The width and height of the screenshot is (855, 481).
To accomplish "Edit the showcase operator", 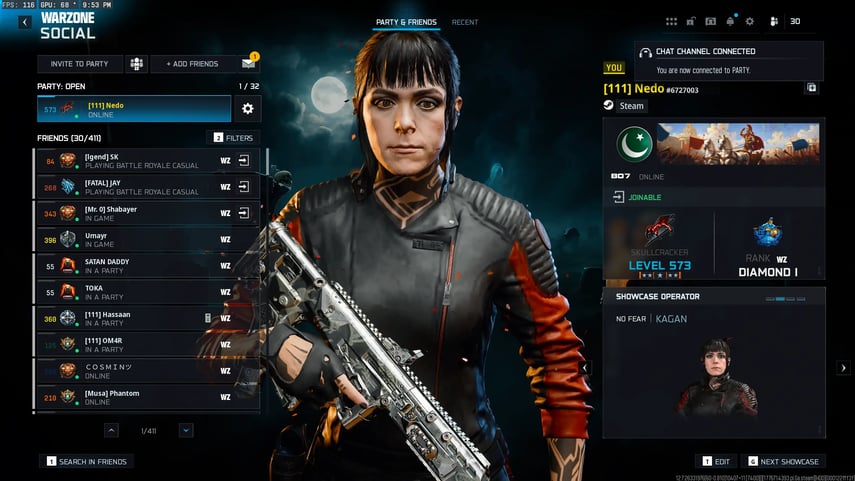I will pos(716,462).
